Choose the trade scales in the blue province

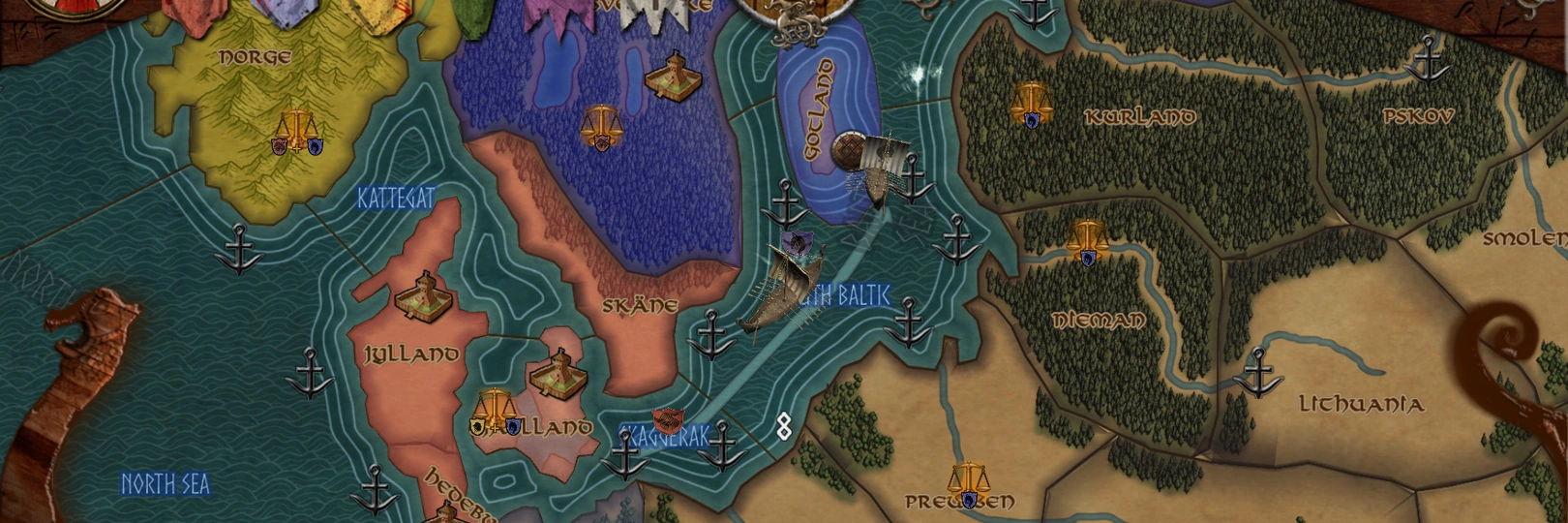(601, 127)
